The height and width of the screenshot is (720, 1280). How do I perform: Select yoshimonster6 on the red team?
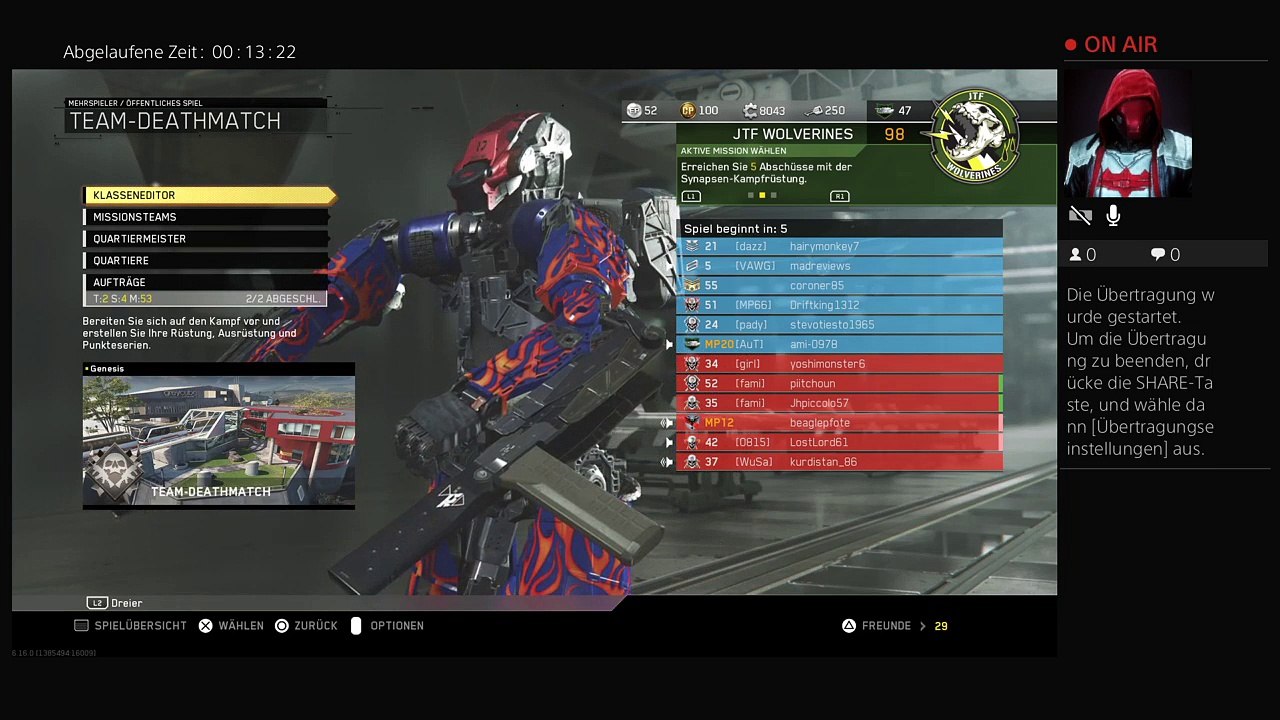pos(840,364)
